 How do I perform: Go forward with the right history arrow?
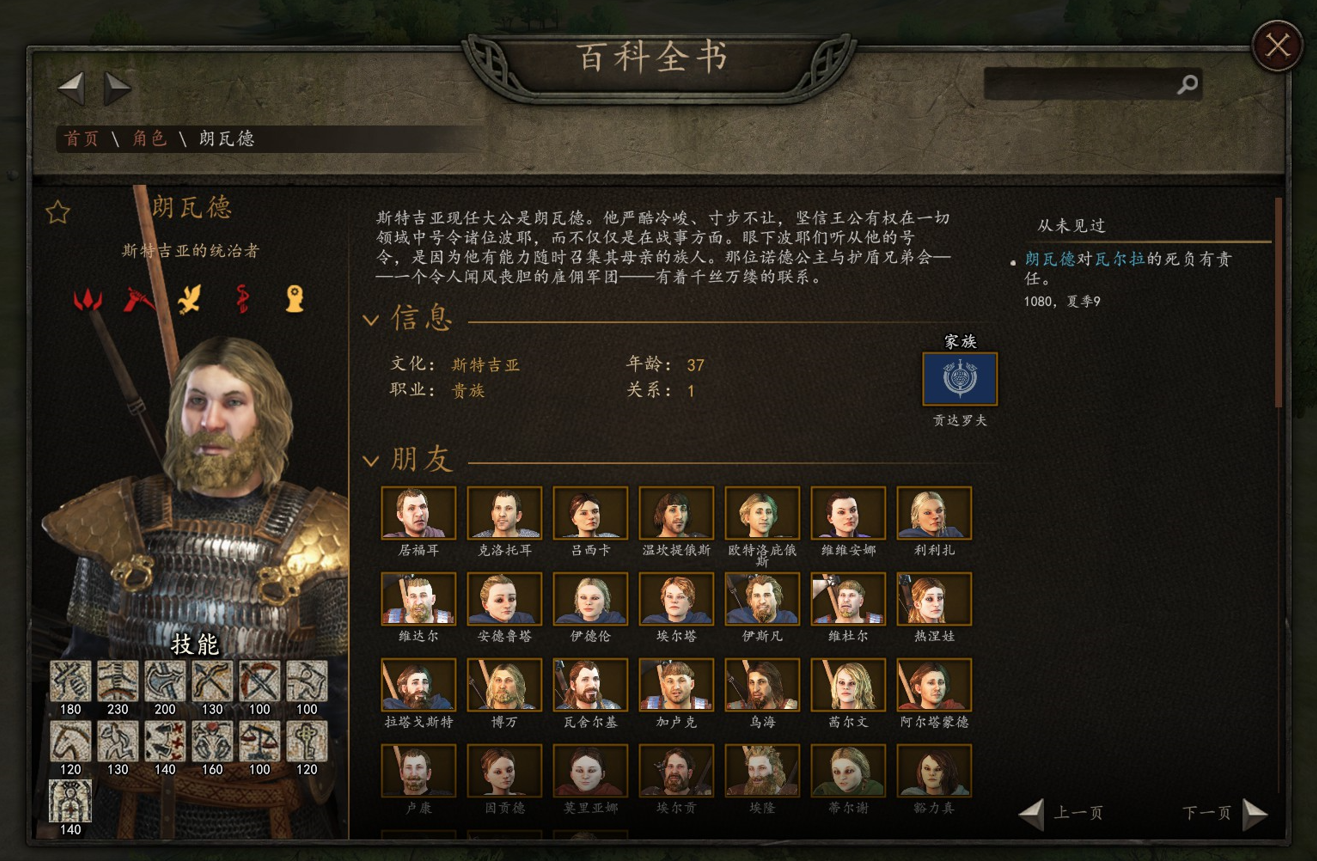point(118,88)
